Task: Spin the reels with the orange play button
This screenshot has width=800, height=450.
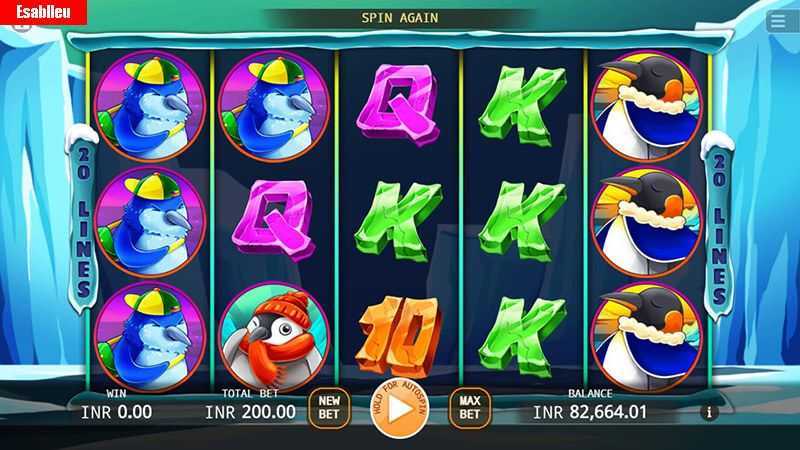Action: pyautogui.click(x=399, y=408)
